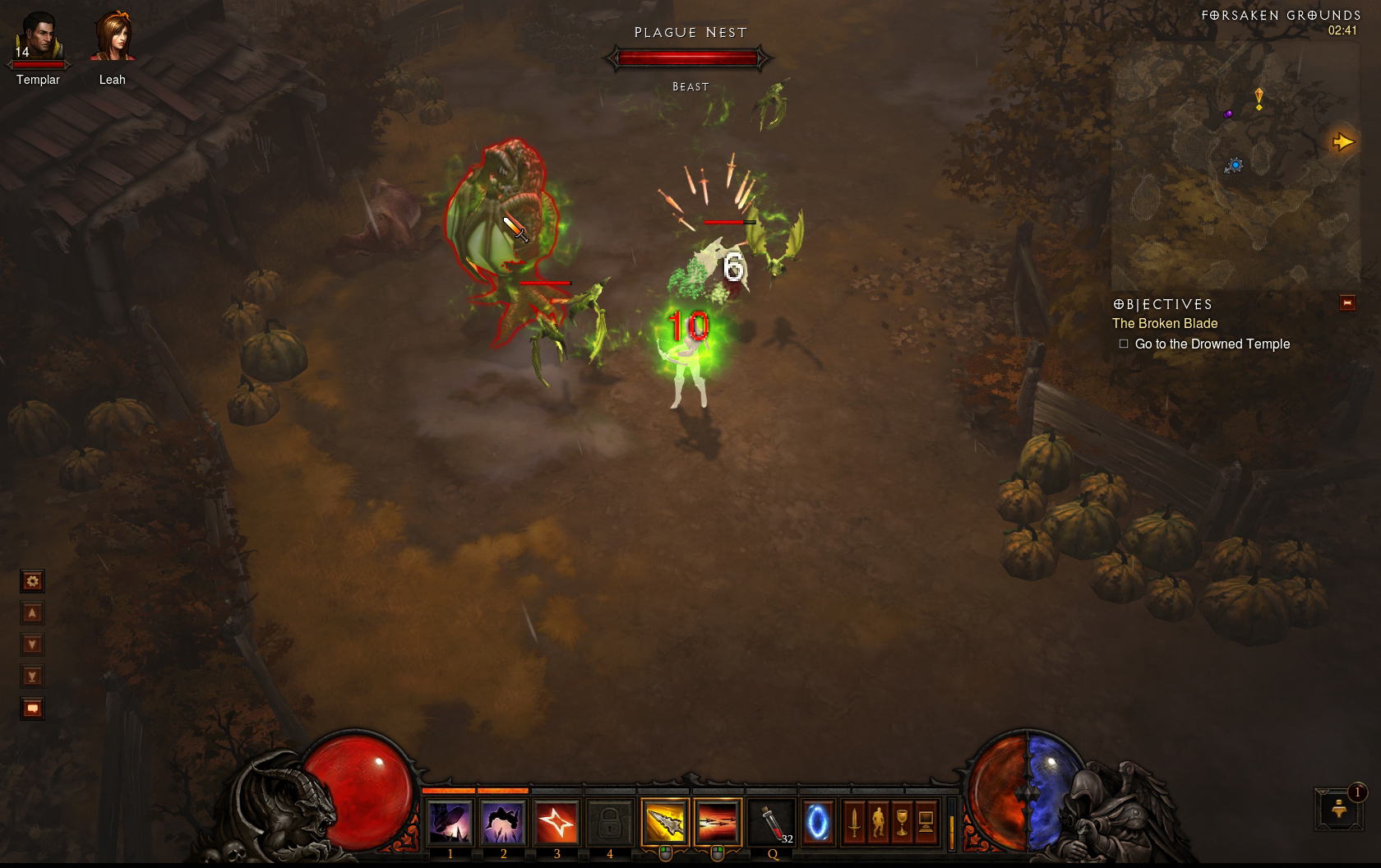This screenshot has height=868, width=1381.
Task: Choose the multi-arrow secondary skill
Action: point(718,822)
